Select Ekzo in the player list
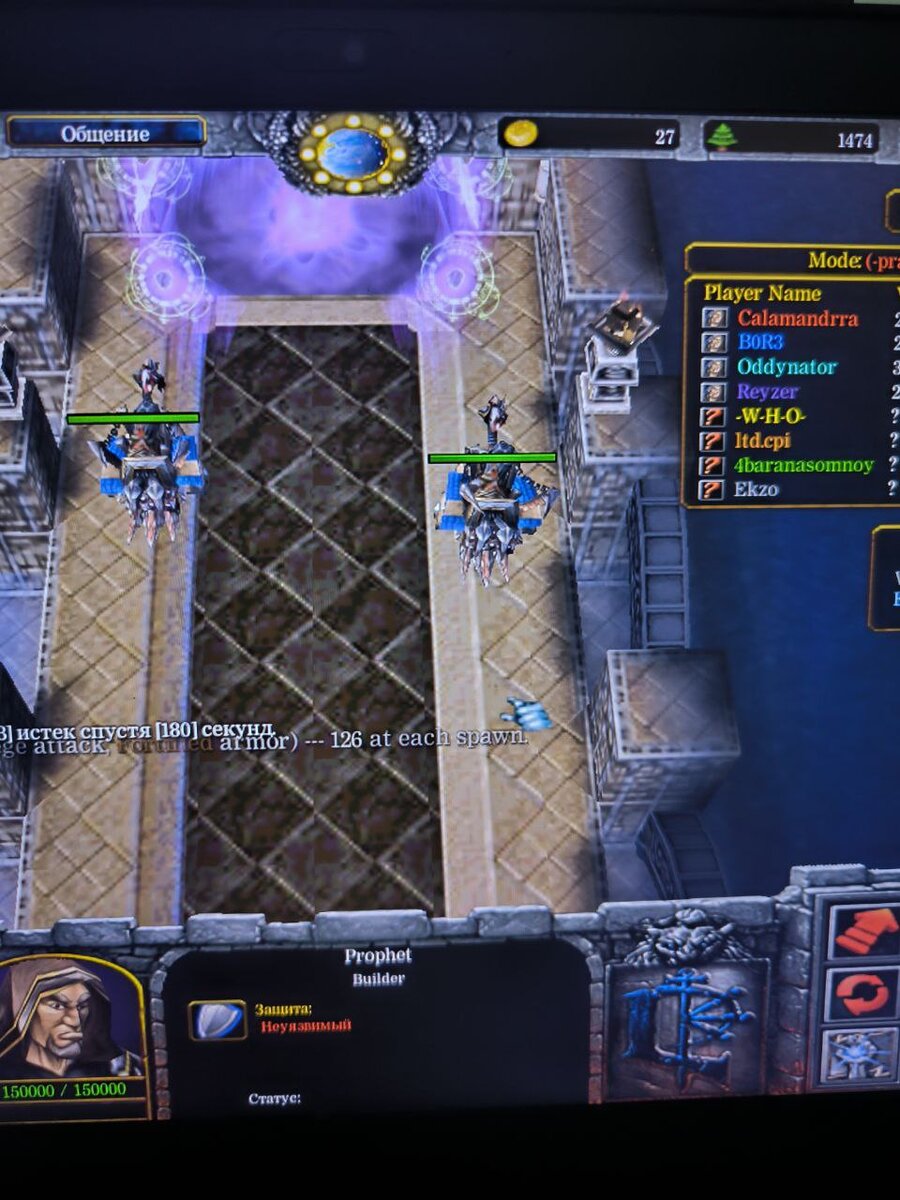The height and width of the screenshot is (1200, 900). (x=757, y=489)
